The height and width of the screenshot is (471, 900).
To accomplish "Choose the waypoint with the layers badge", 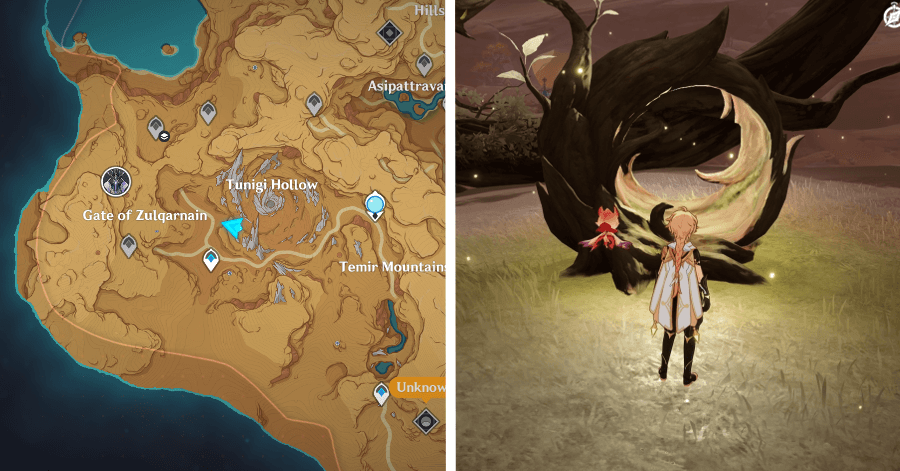I will point(157,128).
